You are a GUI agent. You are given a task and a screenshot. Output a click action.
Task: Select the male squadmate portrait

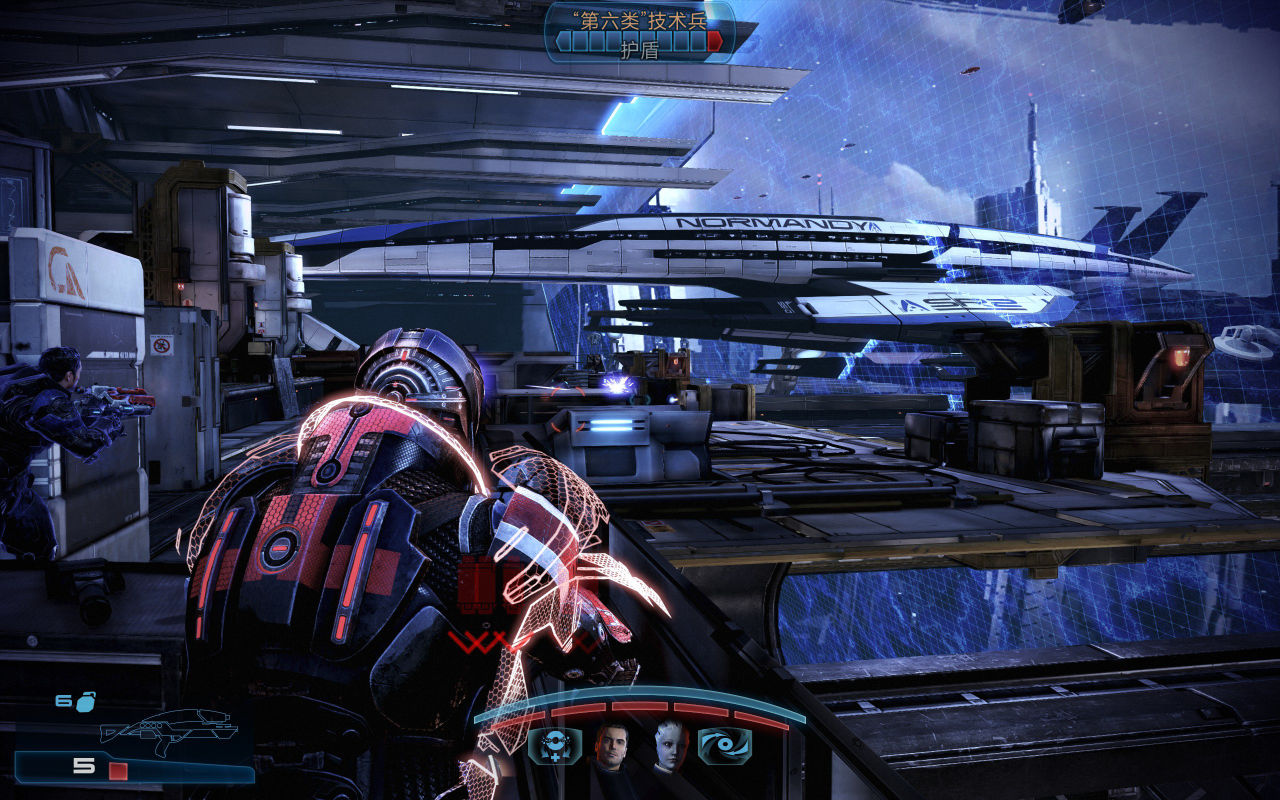click(611, 746)
